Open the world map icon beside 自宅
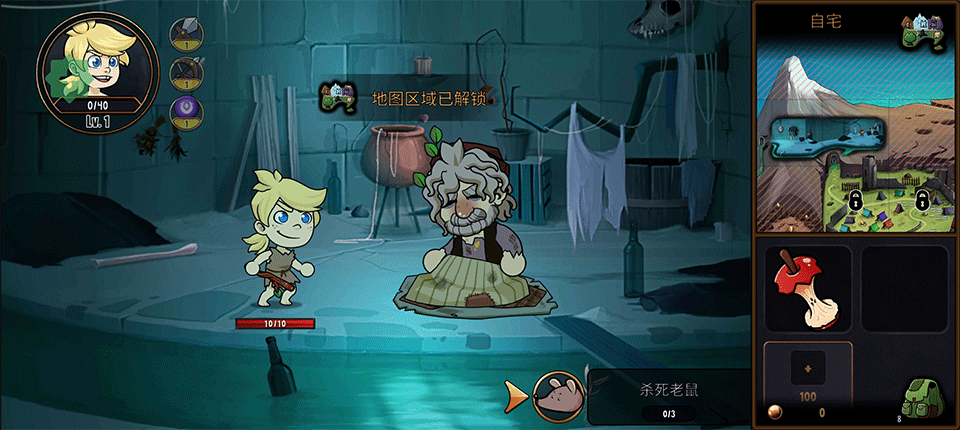This screenshot has height=430, width=960. tap(925, 32)
